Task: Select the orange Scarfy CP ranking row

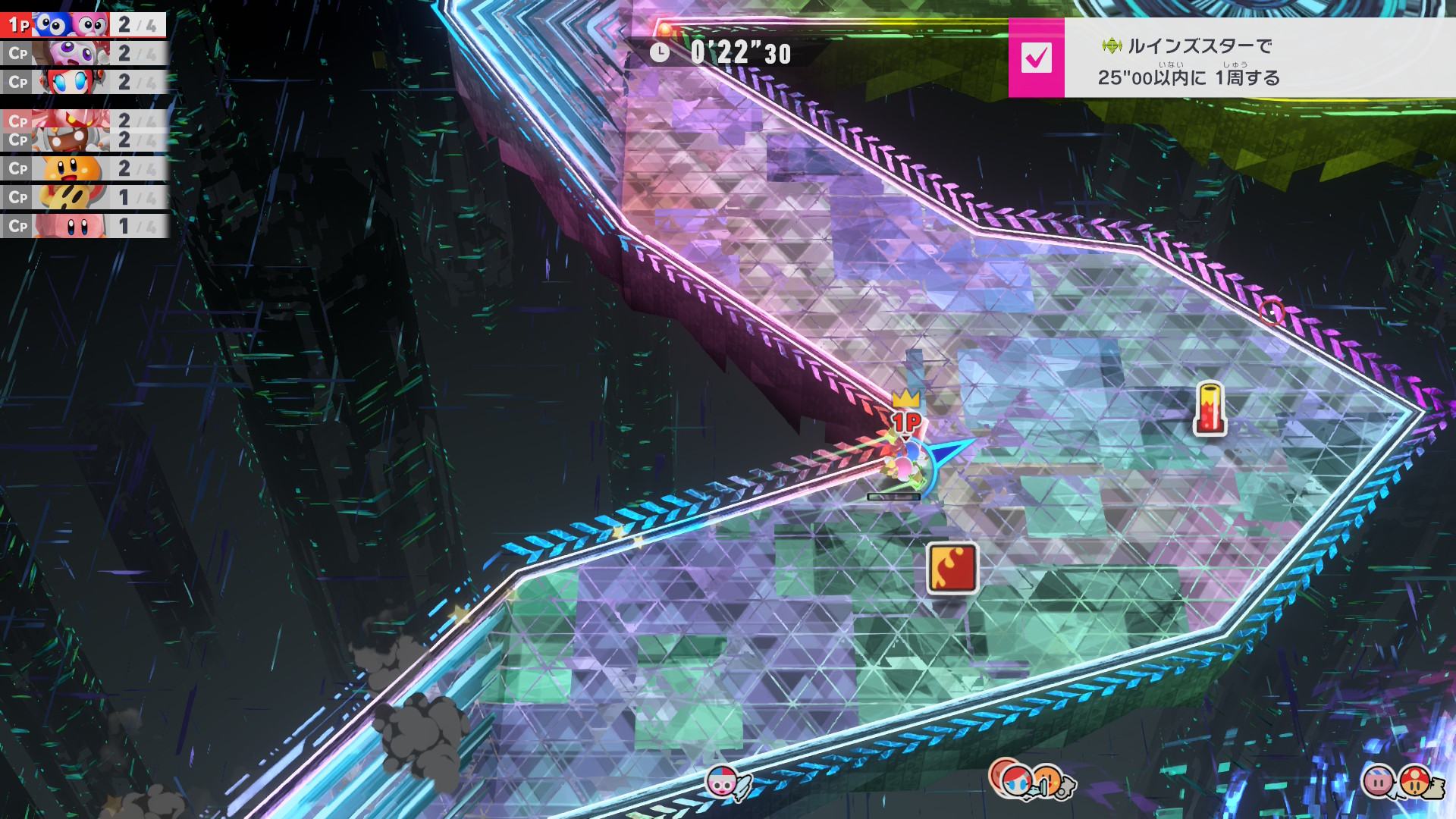Action: 83,168
